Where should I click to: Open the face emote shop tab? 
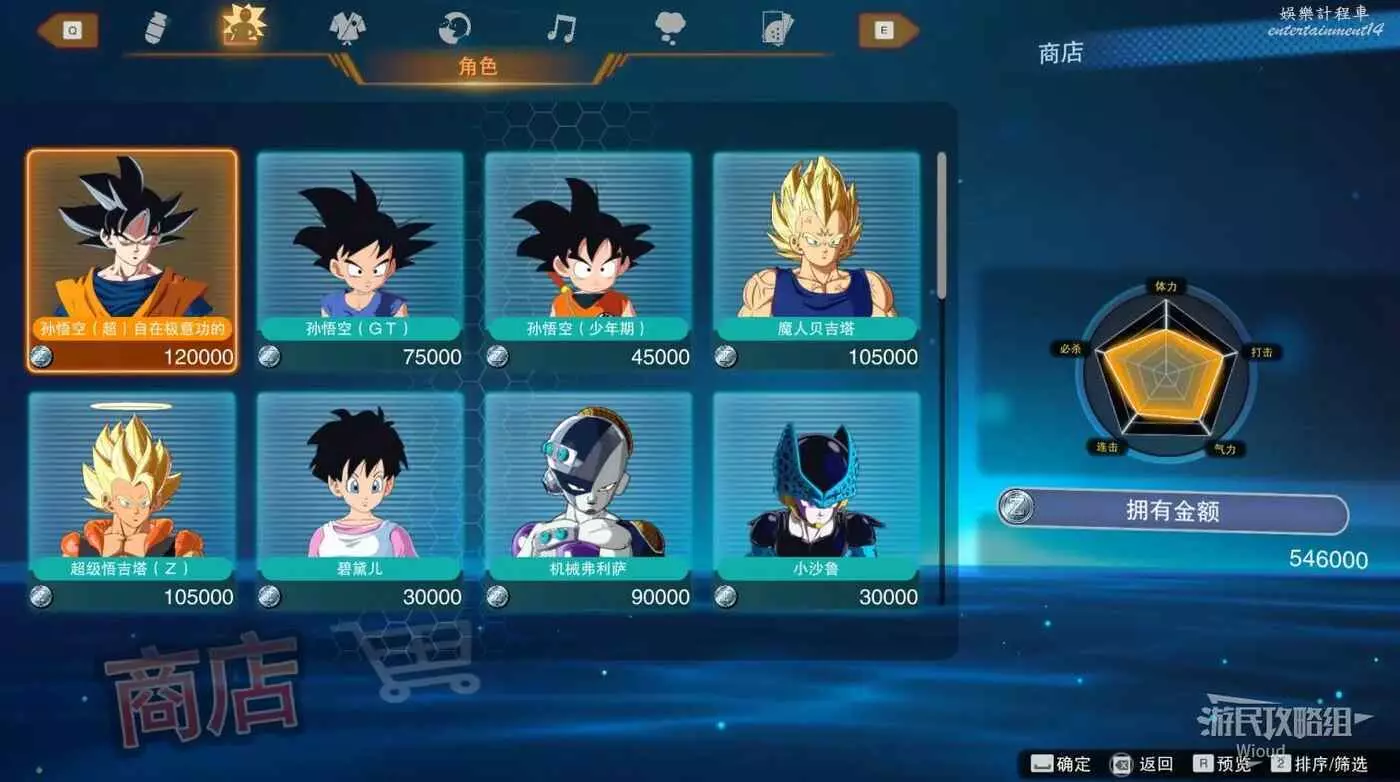(455, 28)
